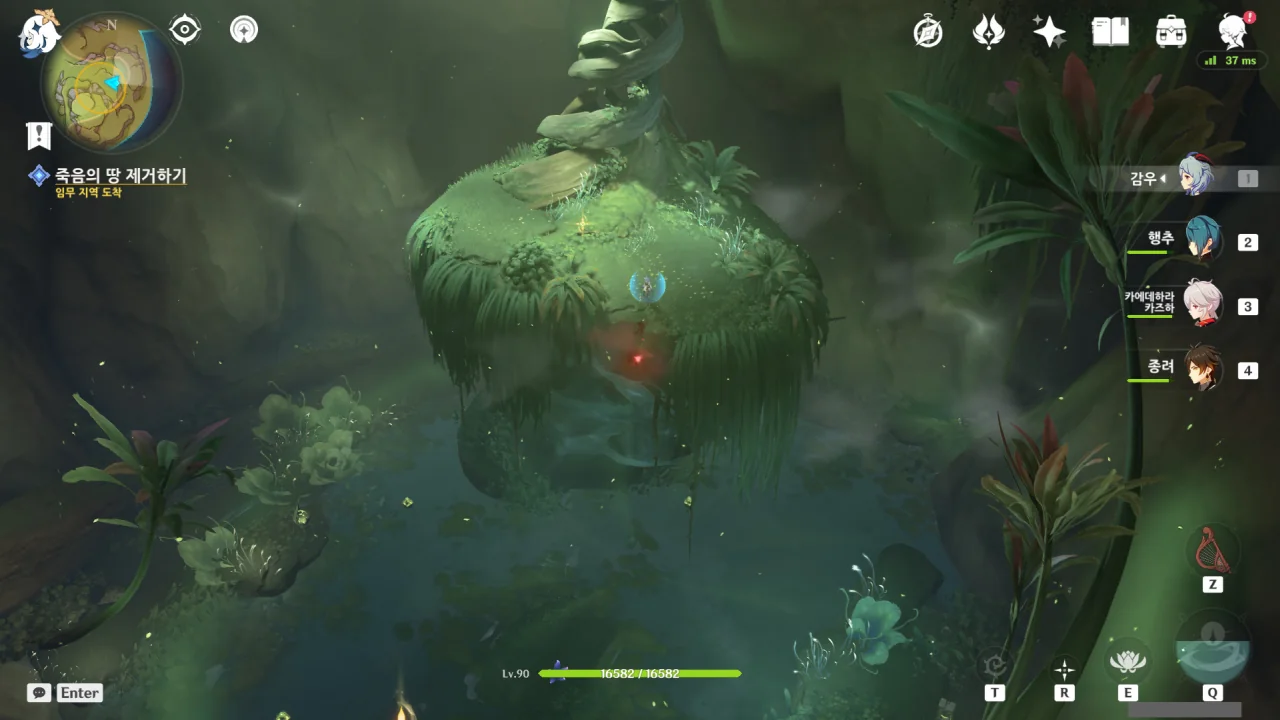Use the lyre gadget icon
The height and width of the screenshot is (720, 1280).
1212,548
